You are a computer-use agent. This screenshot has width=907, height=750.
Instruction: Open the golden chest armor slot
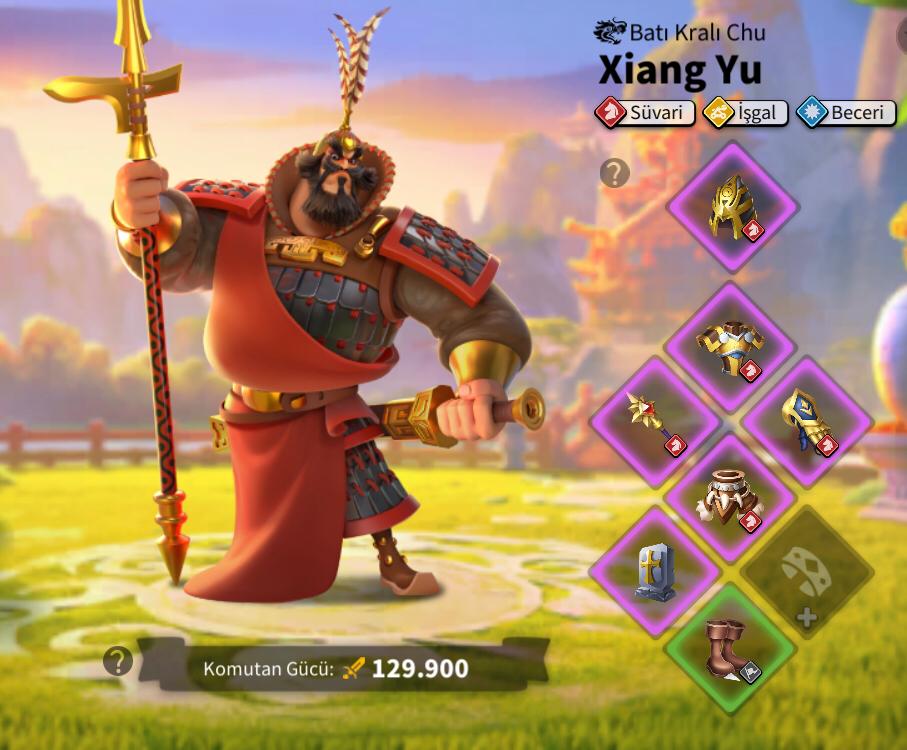[x=730, y=348]
